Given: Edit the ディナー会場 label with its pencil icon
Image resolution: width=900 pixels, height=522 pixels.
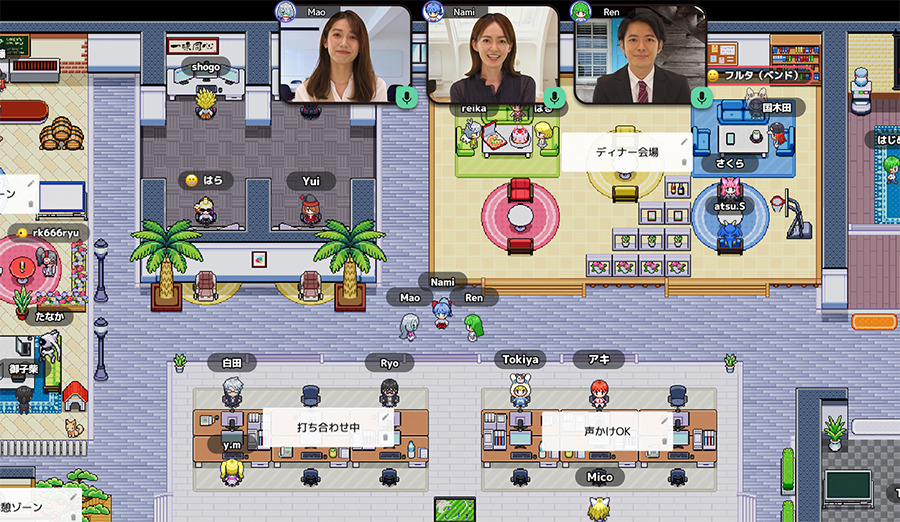Looking at the screenshot, I should coord(684,142).
